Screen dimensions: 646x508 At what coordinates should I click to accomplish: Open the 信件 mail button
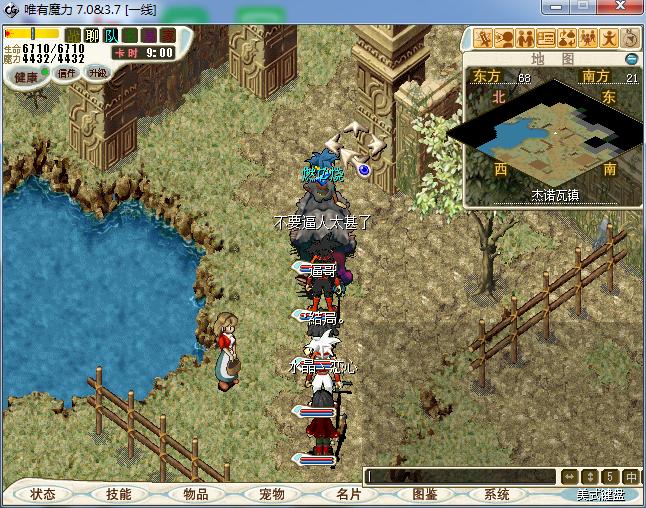[68, 73]
